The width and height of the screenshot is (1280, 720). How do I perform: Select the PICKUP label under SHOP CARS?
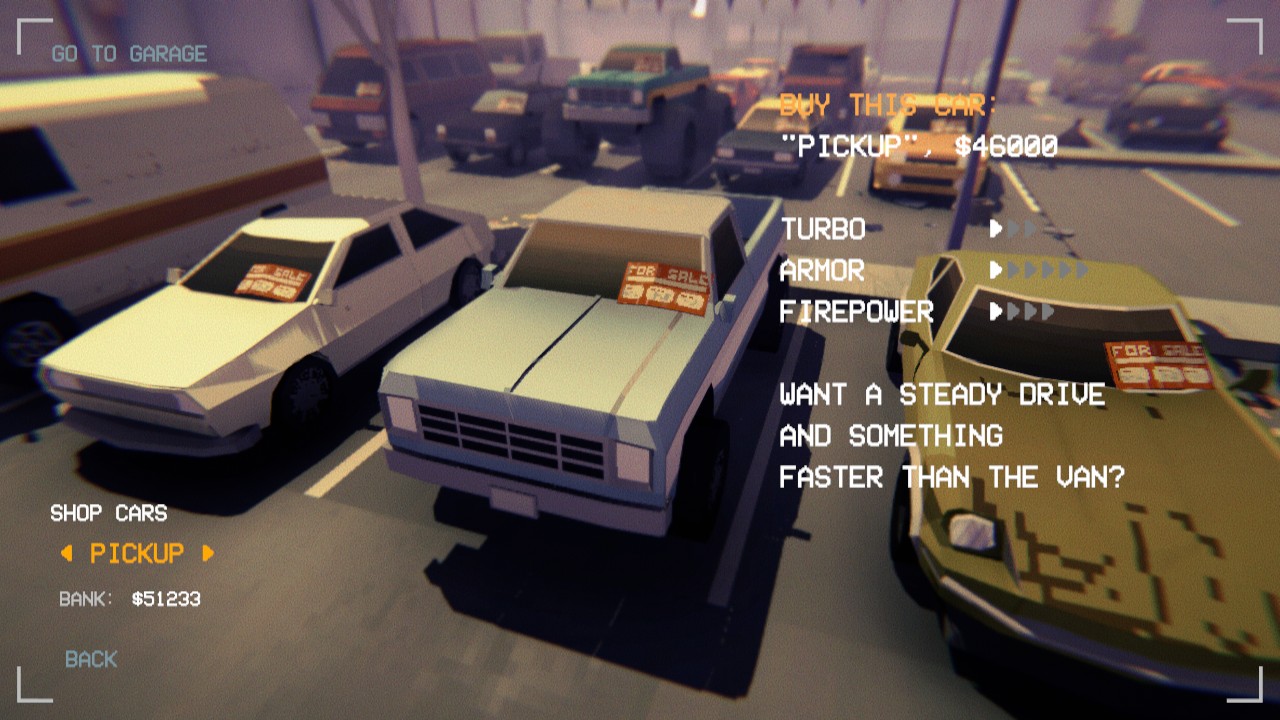coord(137,550)
